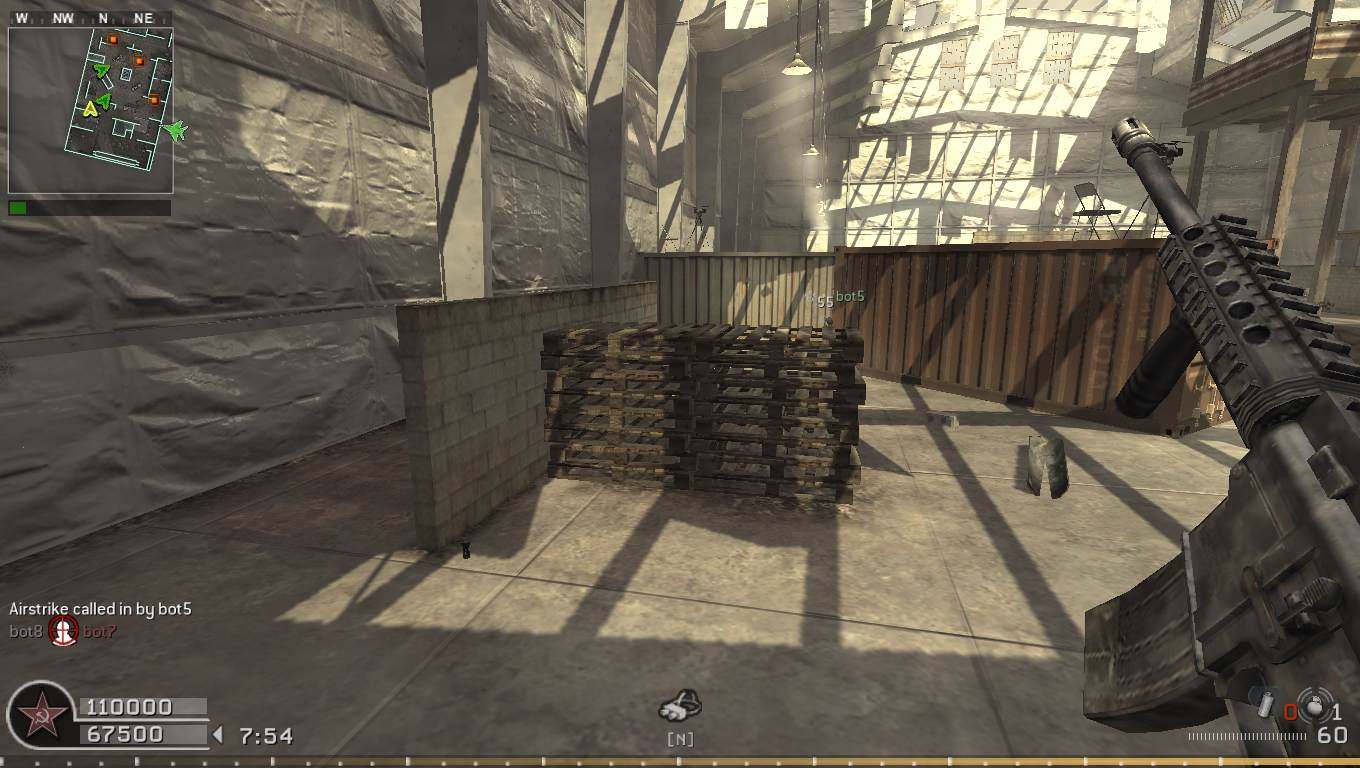Click the minimap in the corner

(90, 110)
